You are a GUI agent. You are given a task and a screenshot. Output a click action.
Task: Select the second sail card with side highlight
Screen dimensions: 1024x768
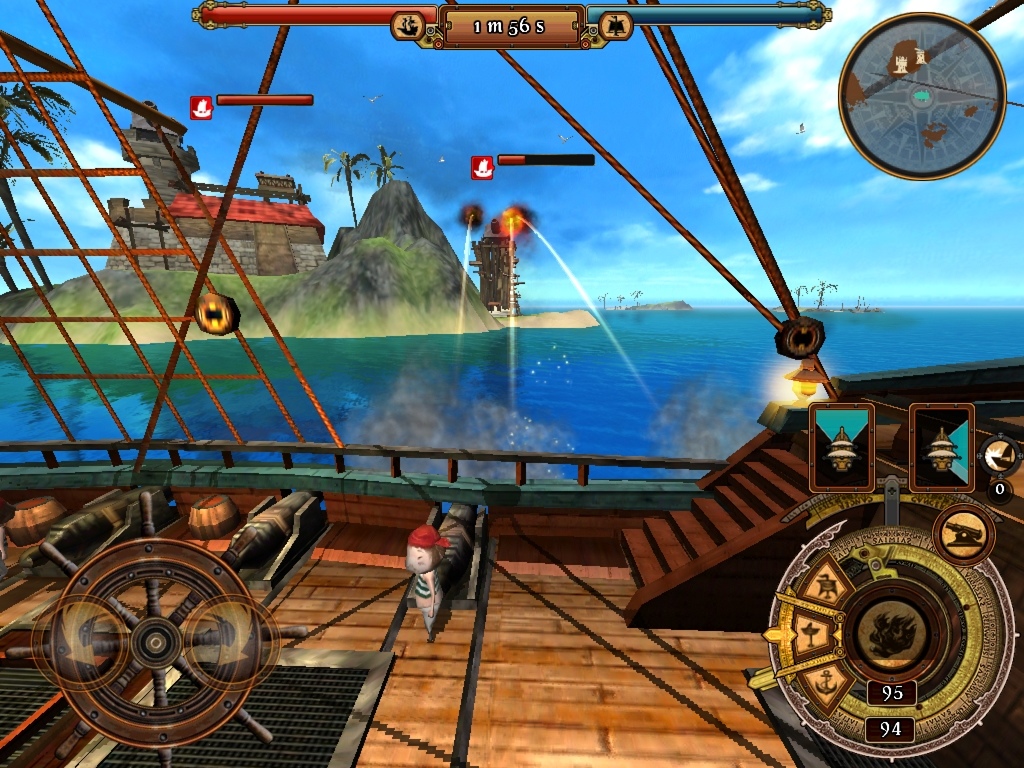(x=941, y=447)
